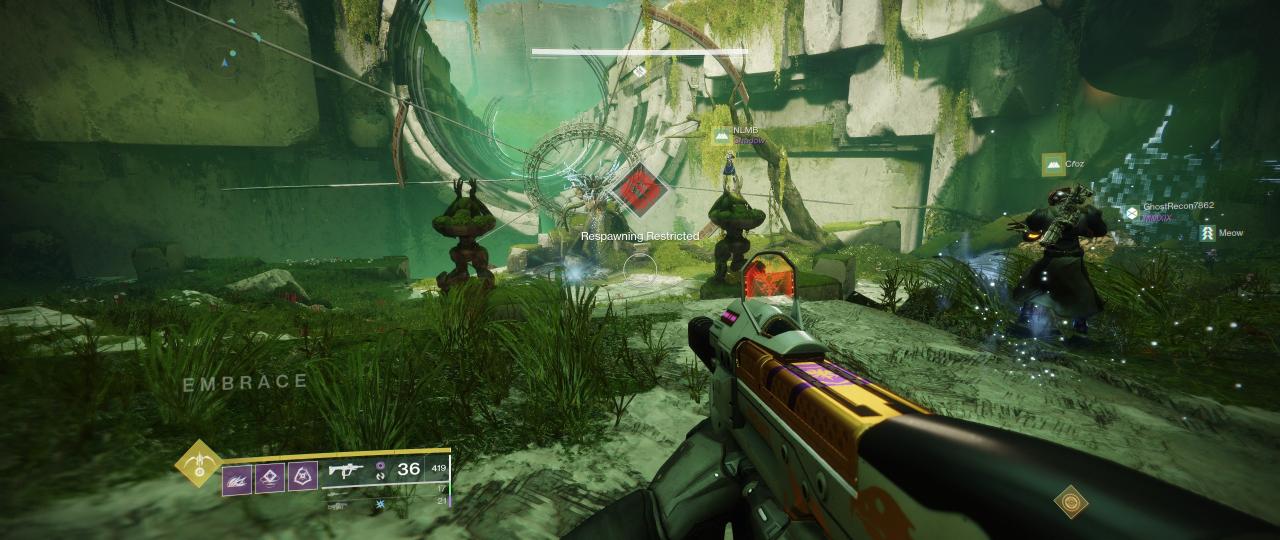Select teammate Meow's class icon
Viewport: 1280px width, 540px height.
click(x=1207, y=233)
